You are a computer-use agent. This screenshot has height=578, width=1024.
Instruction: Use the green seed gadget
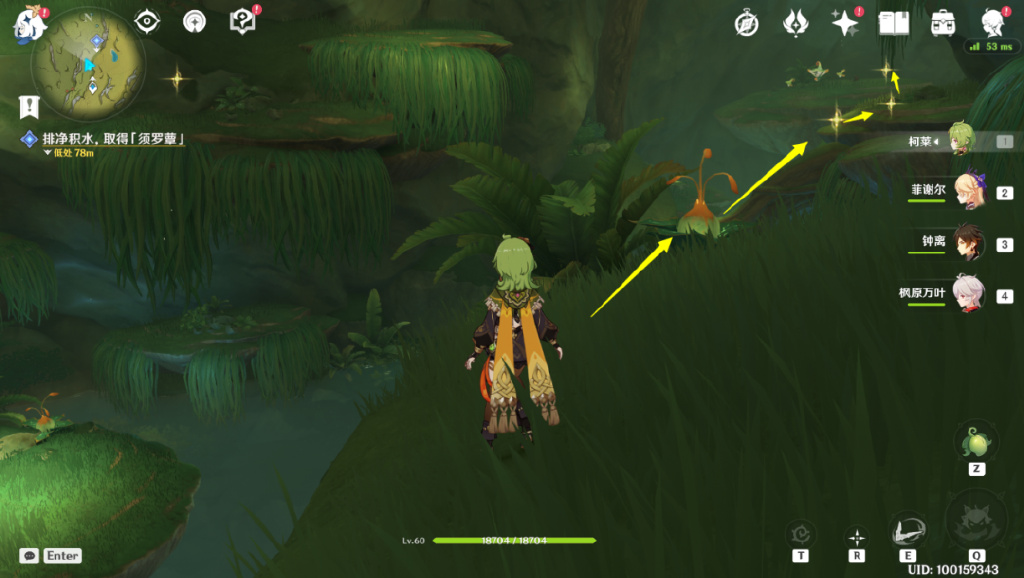point(975,441)
